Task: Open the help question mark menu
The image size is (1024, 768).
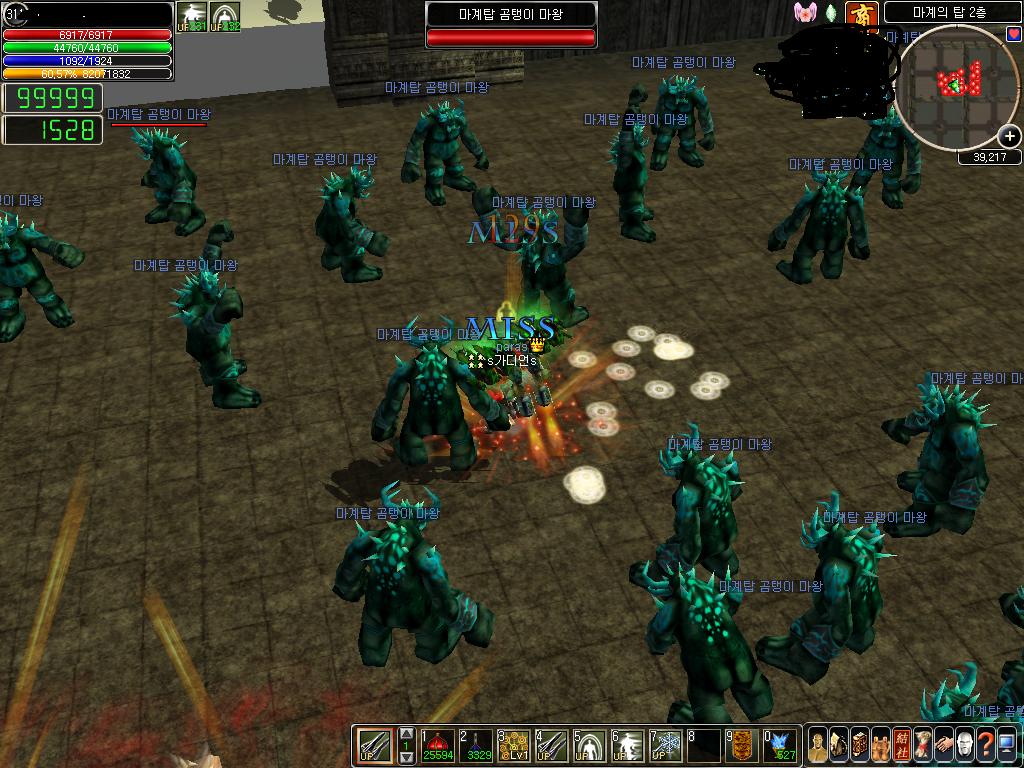Action: click(985, 745)
